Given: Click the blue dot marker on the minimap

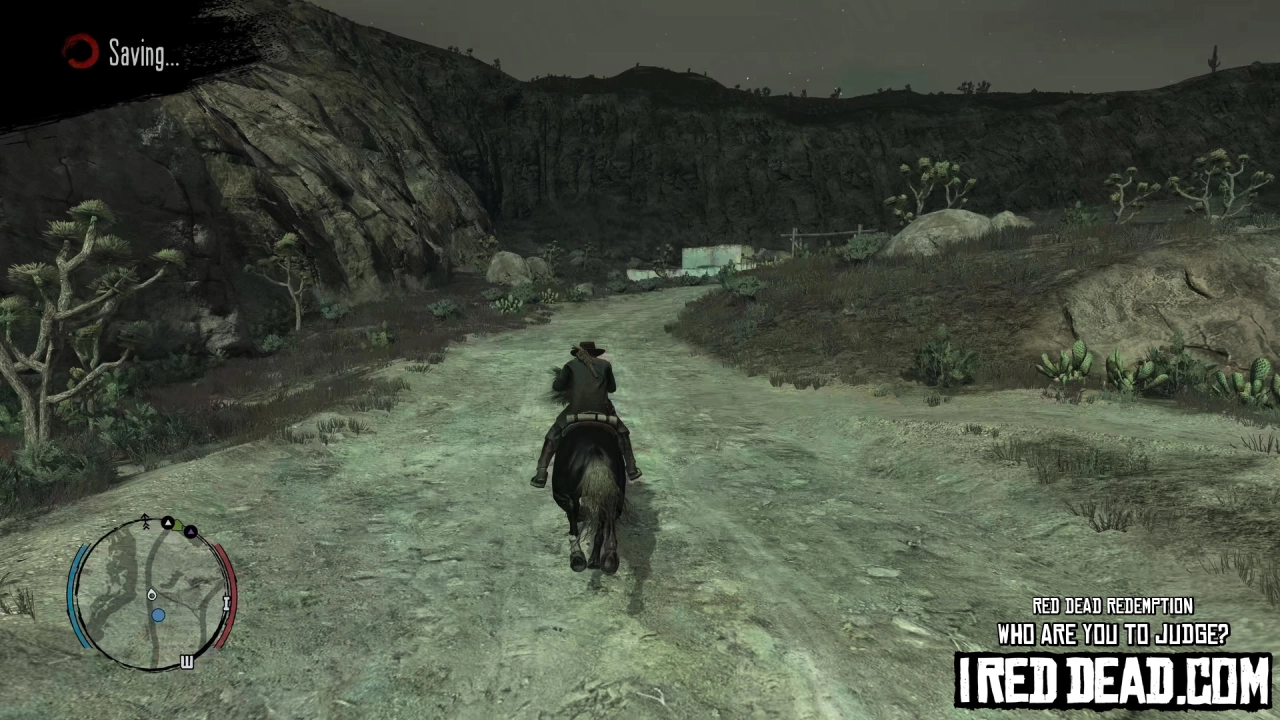Looking at the screenshot, I should pos(158,615).
